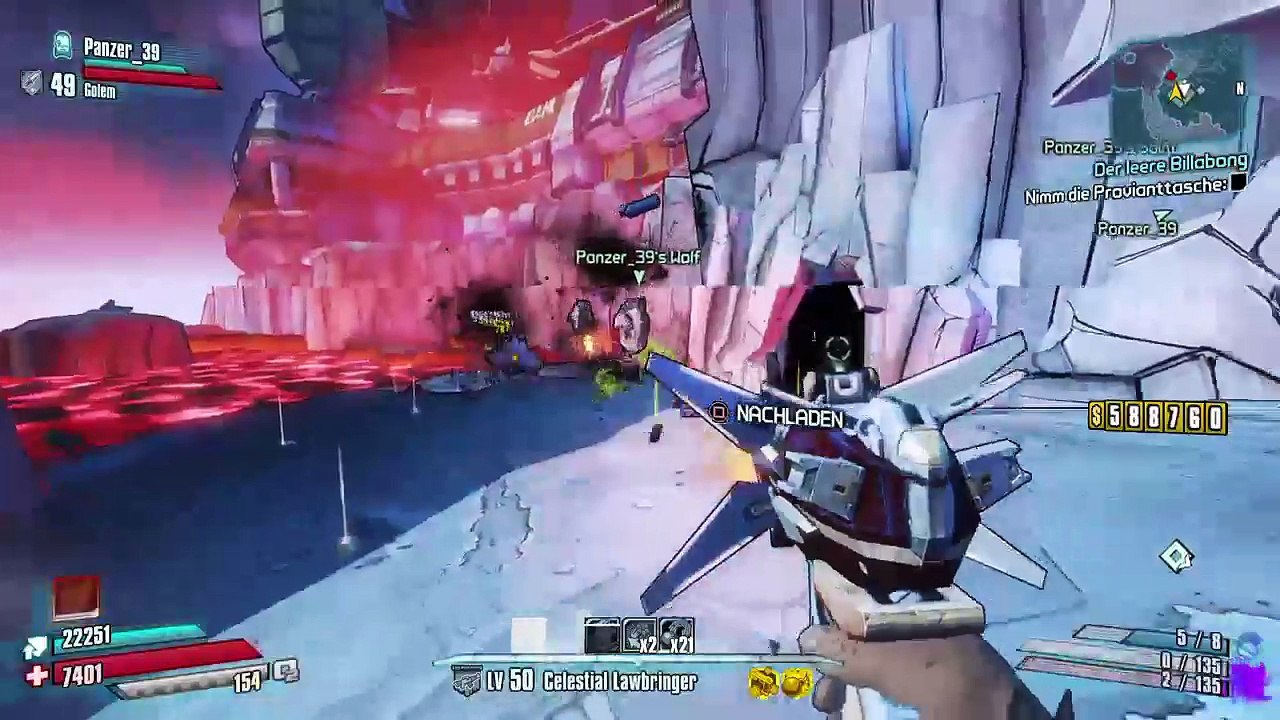Click the purple grenade ammo icon

[x=1249, y=681]
